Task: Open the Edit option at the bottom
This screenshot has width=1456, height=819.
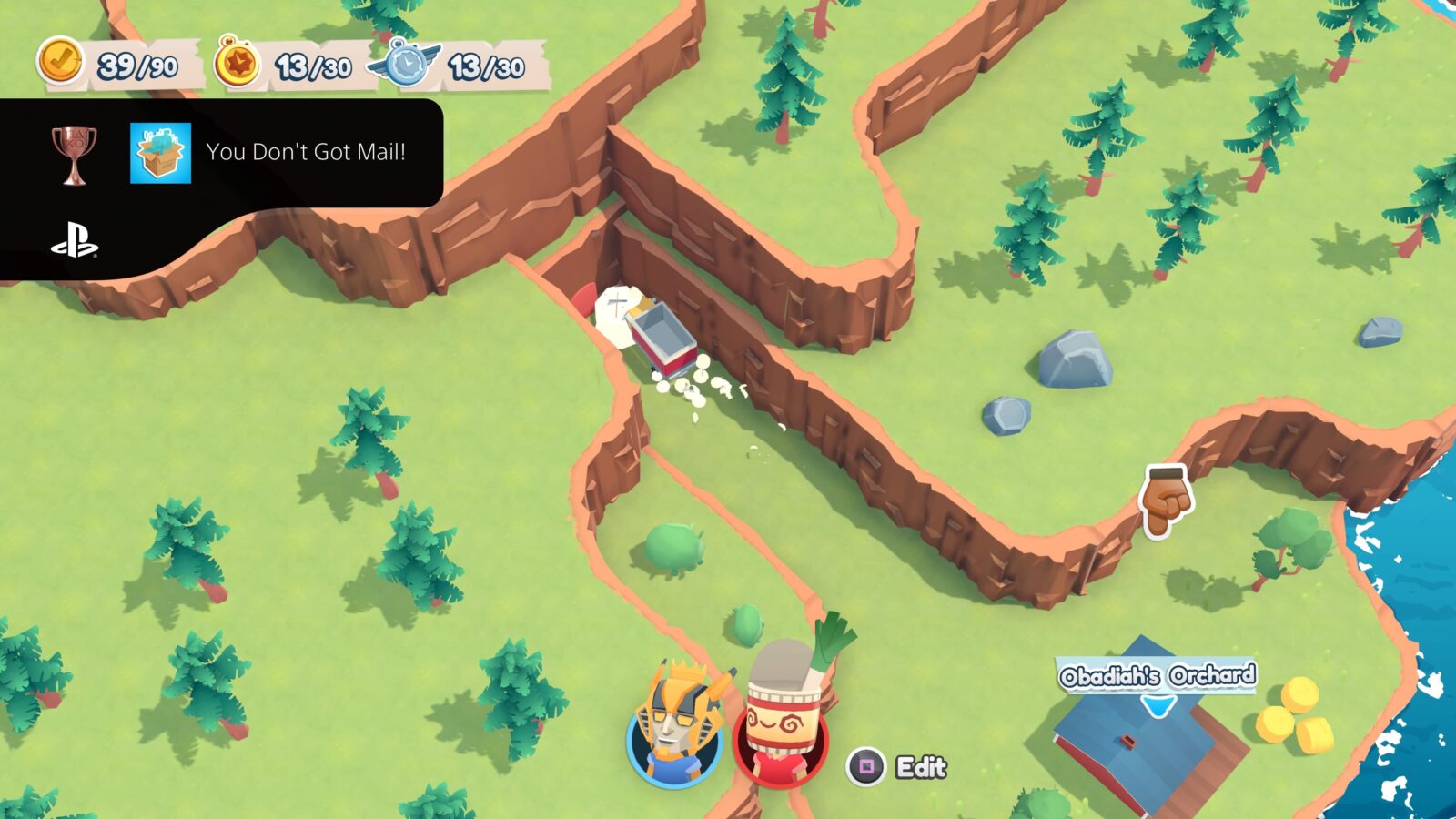Action: click(922, 764)
